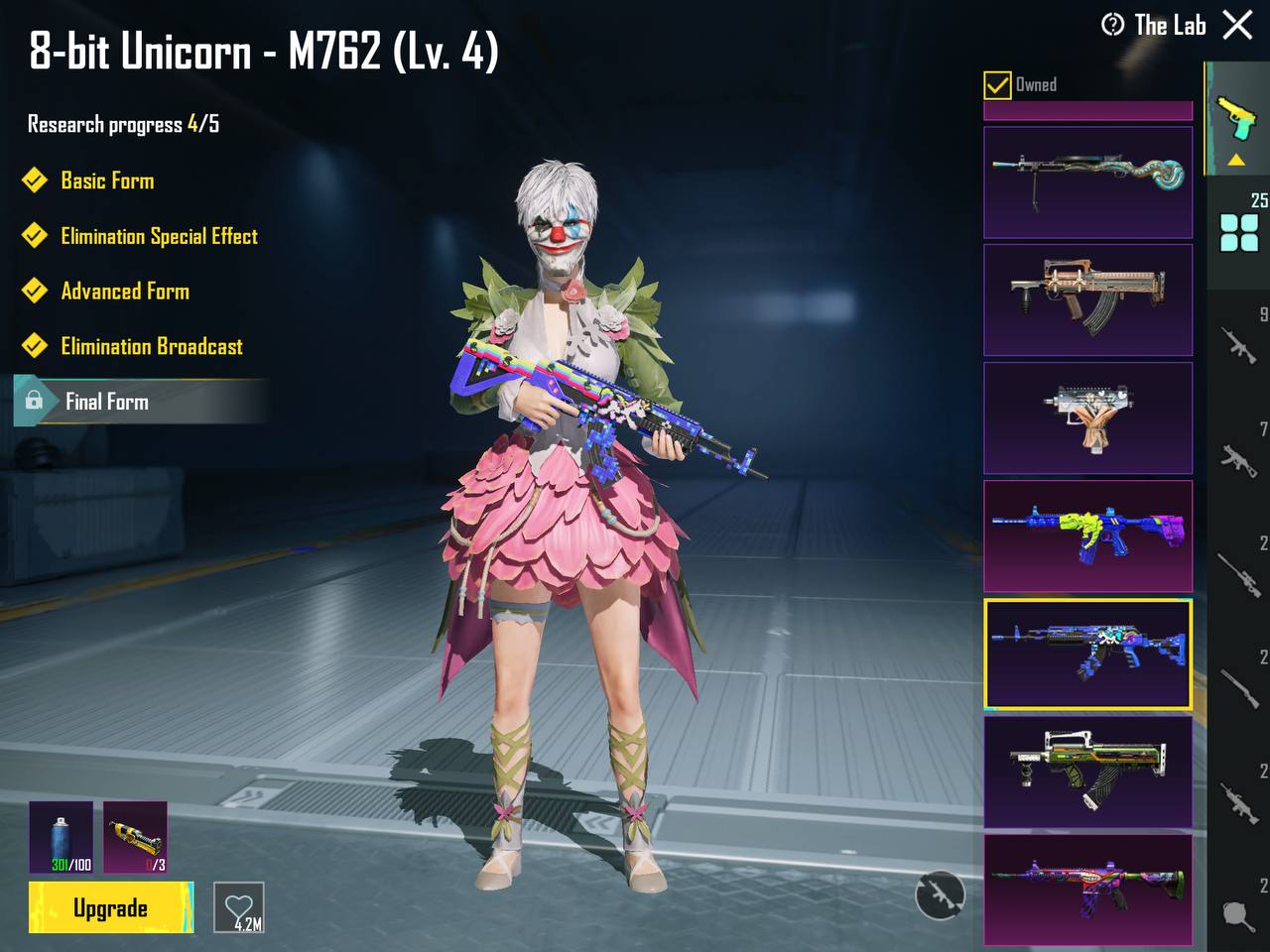View the Basic Form stage
This screenshot has height=952, width=1270.
coord(107,180)
